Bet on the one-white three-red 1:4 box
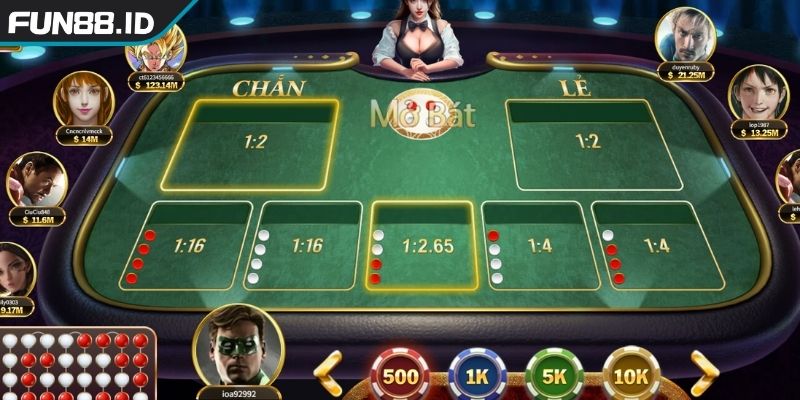Screen dimensions: 800x400 (x=652, y=245)
